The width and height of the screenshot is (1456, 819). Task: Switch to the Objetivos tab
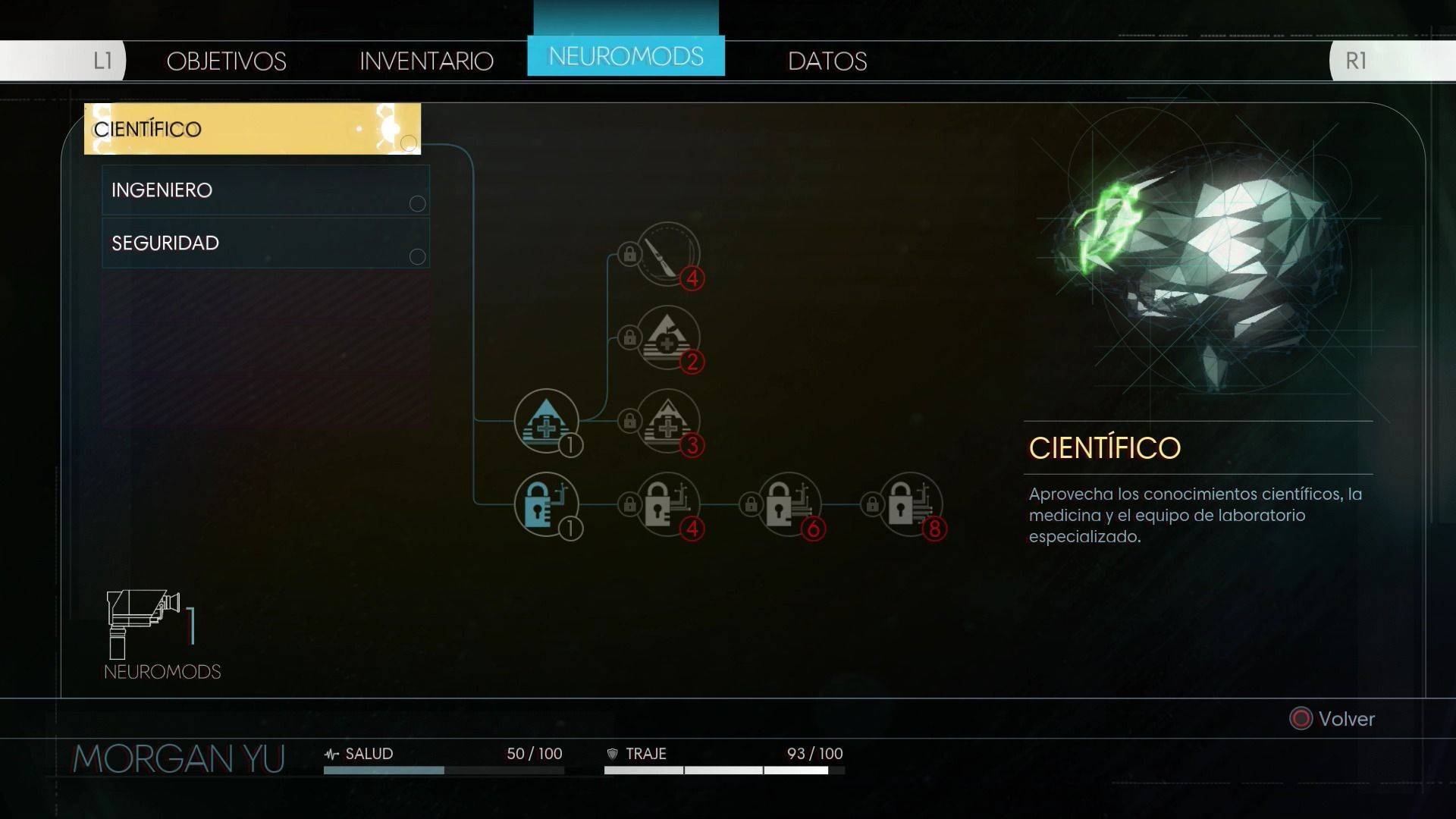tap(226, 61)
